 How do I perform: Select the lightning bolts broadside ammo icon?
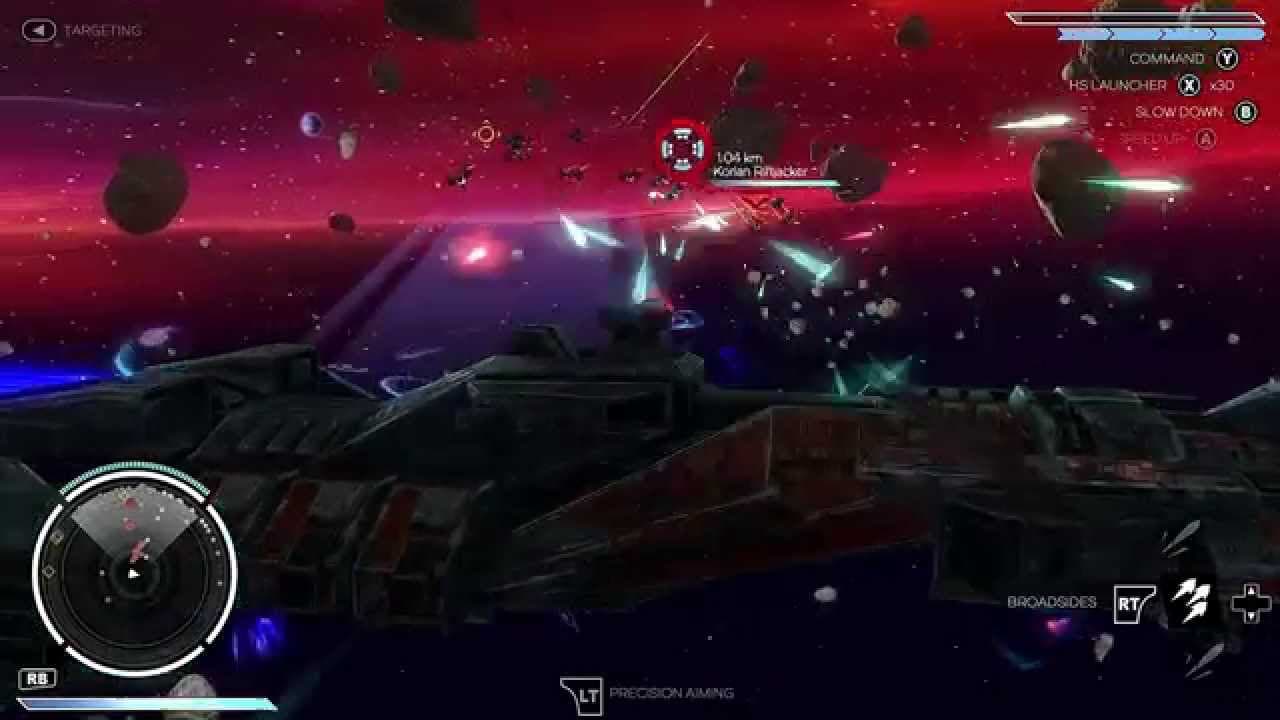pyautogui.click(x=1190, y=601)
